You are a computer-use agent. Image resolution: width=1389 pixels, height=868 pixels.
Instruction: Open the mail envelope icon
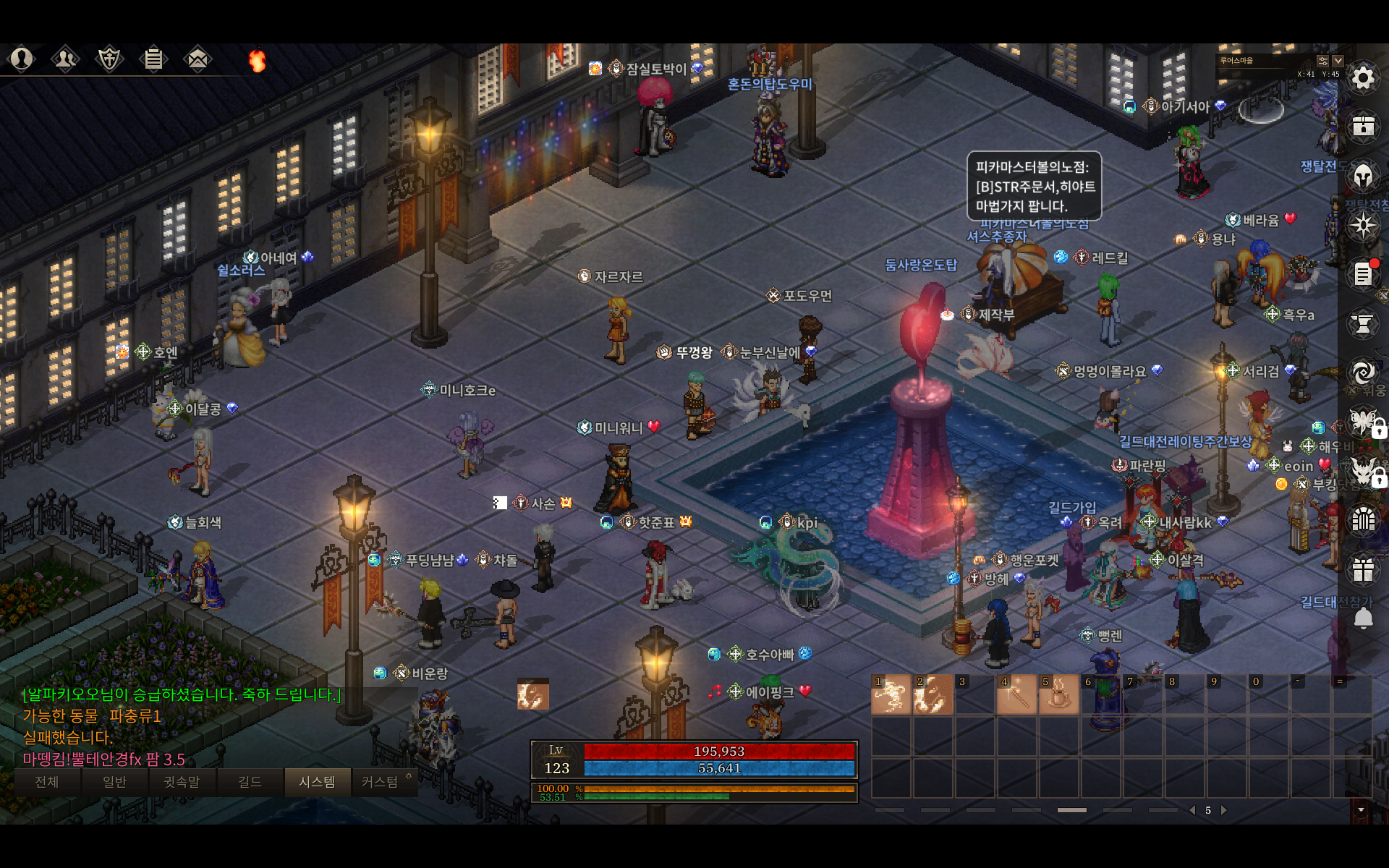[197, 59]
